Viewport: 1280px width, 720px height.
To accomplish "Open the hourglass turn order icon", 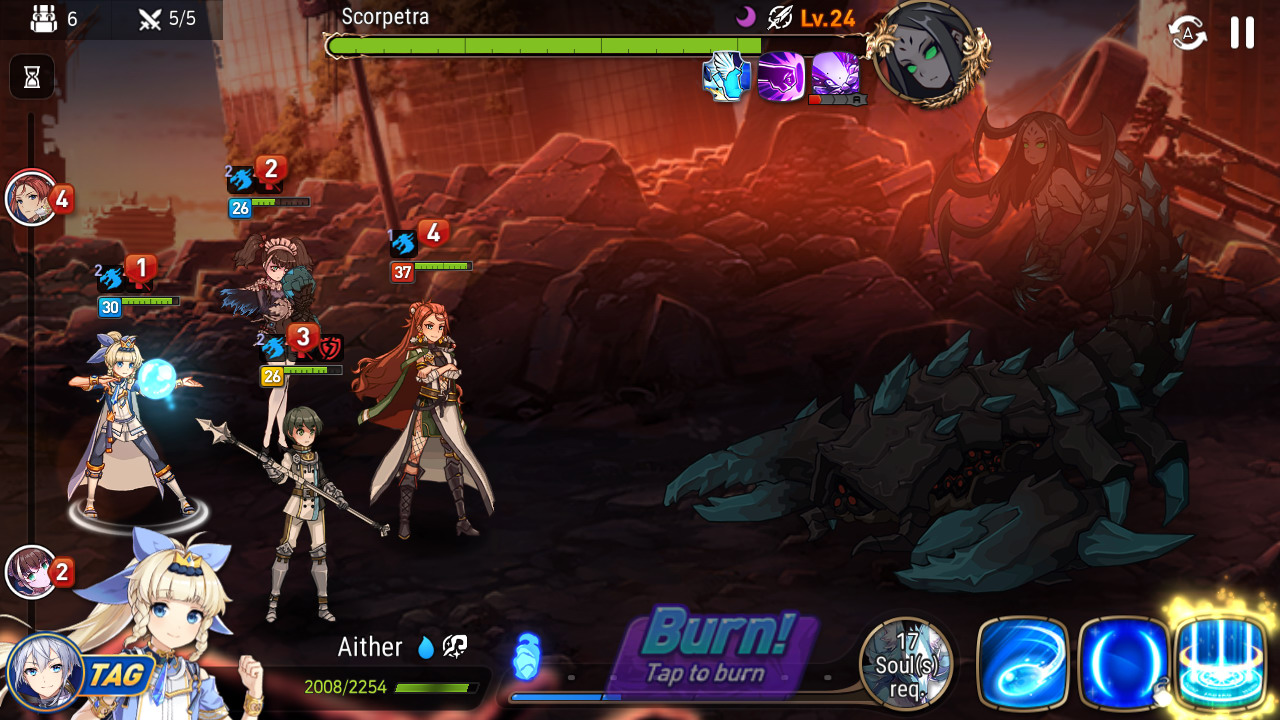I will [32, 77].
